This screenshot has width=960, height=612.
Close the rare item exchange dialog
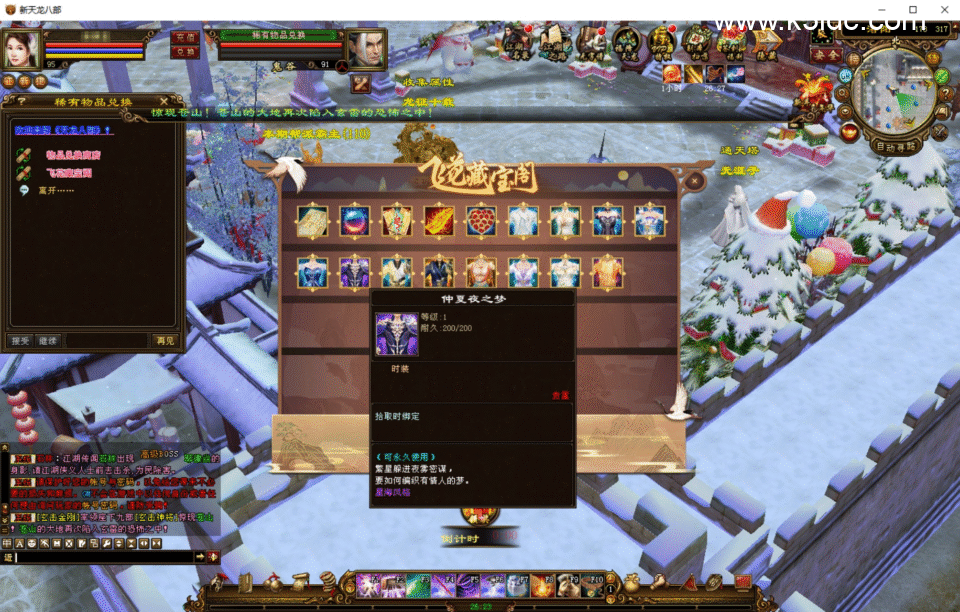coord(164,101)
